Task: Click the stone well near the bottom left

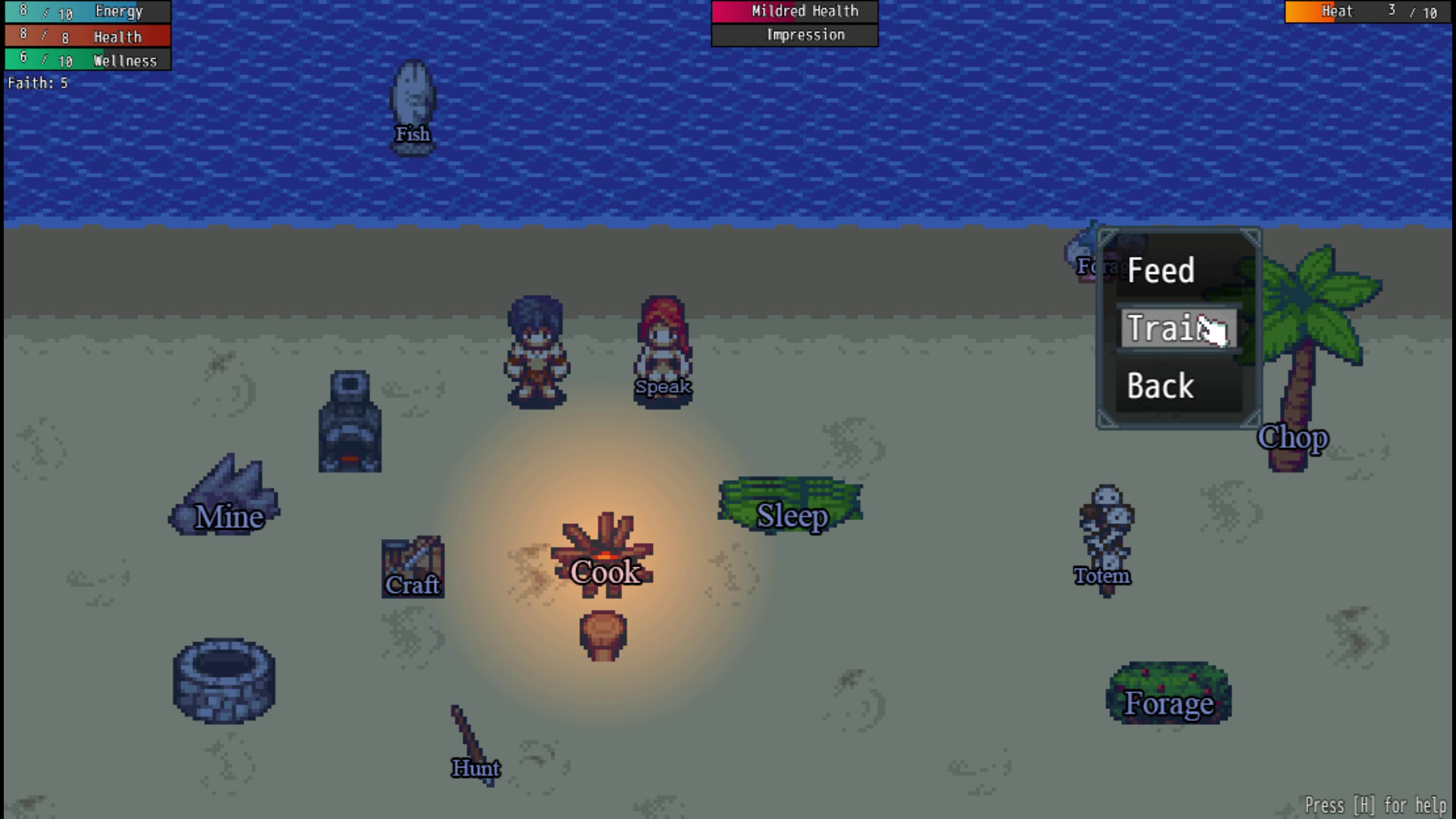Action: point(224,679)
